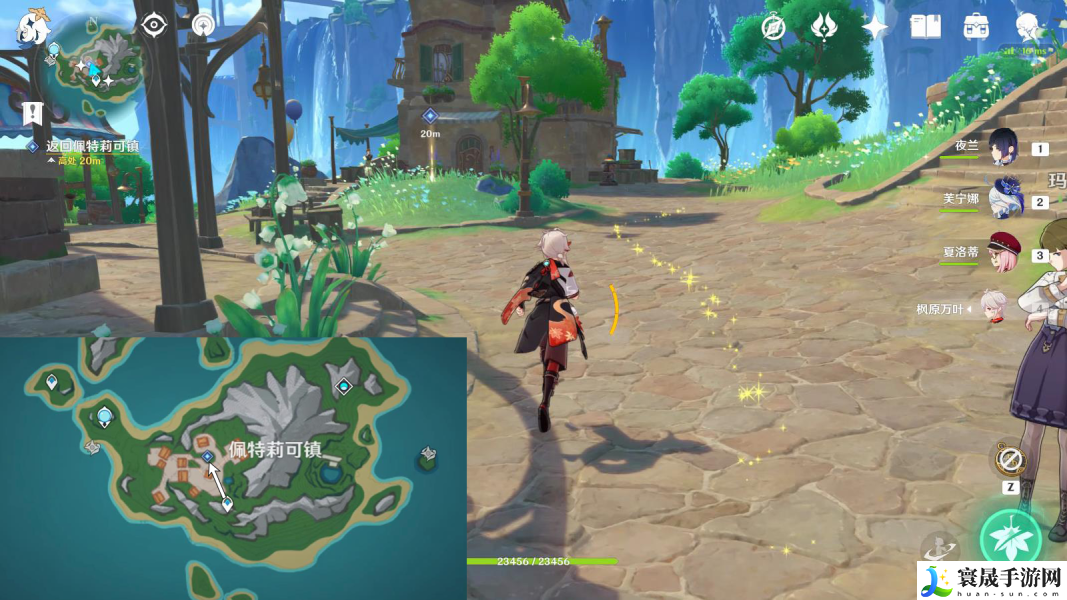Open the quest log banner icon

pyautogui.click(x=33, y=112)
